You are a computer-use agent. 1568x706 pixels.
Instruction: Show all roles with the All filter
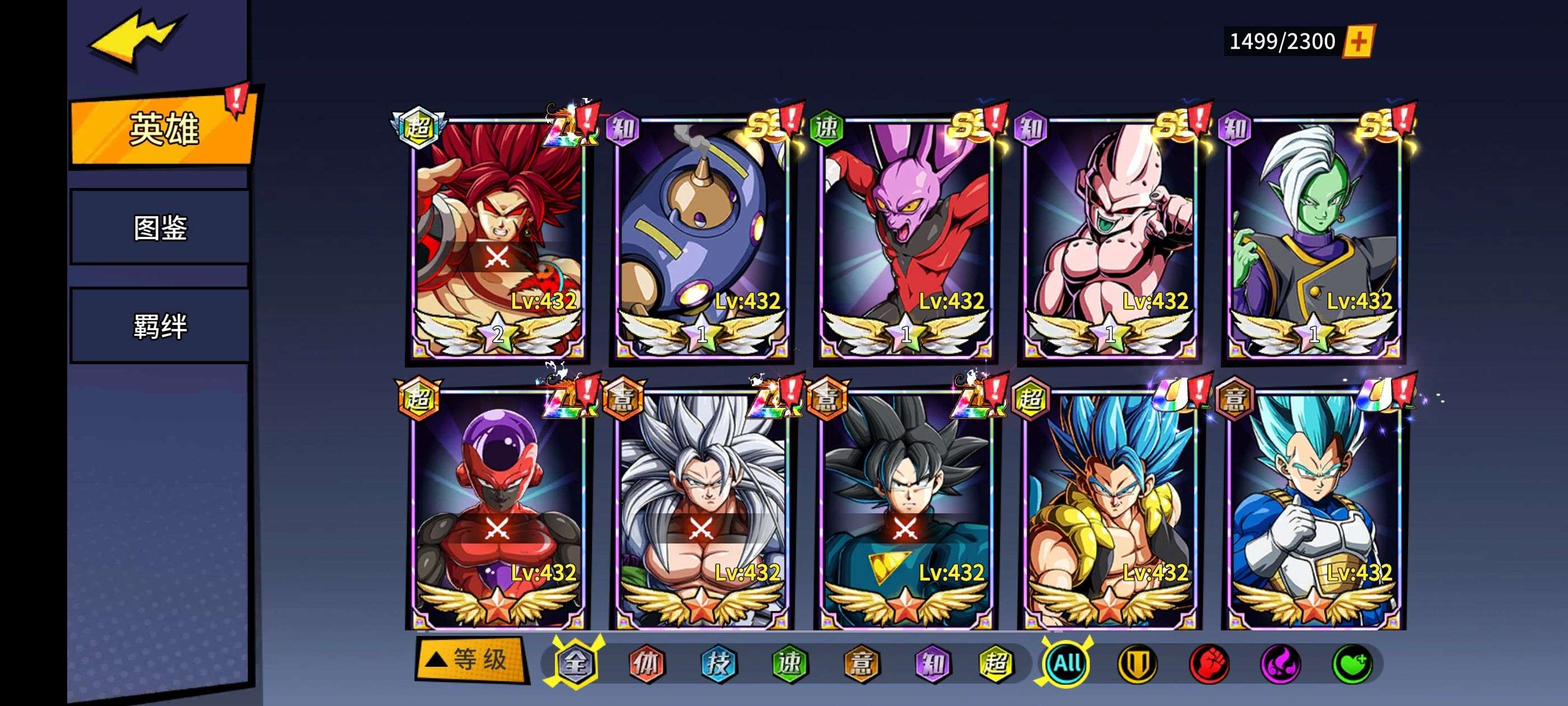point(1066,663)
